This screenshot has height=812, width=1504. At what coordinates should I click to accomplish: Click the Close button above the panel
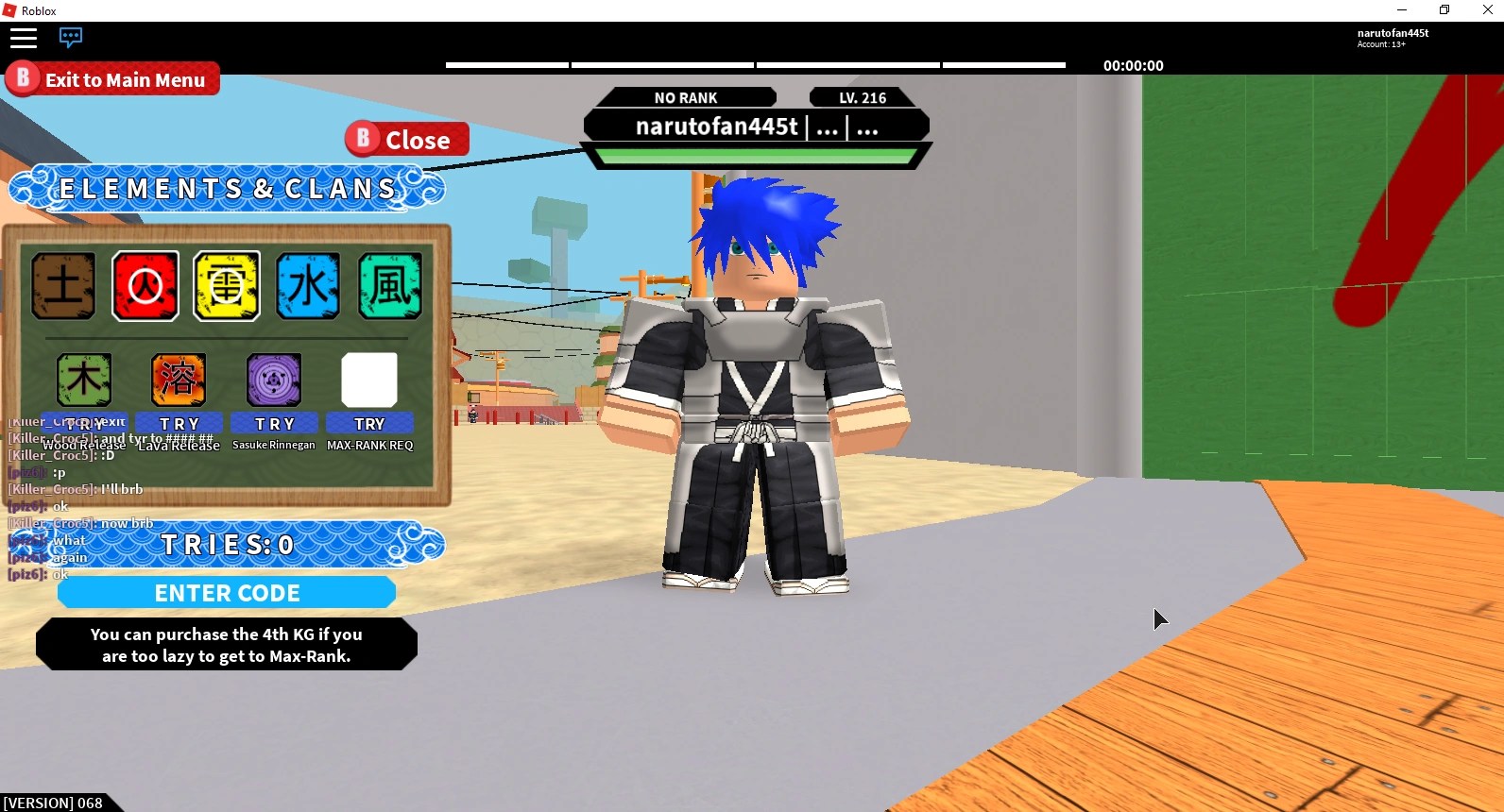point(405,139)
